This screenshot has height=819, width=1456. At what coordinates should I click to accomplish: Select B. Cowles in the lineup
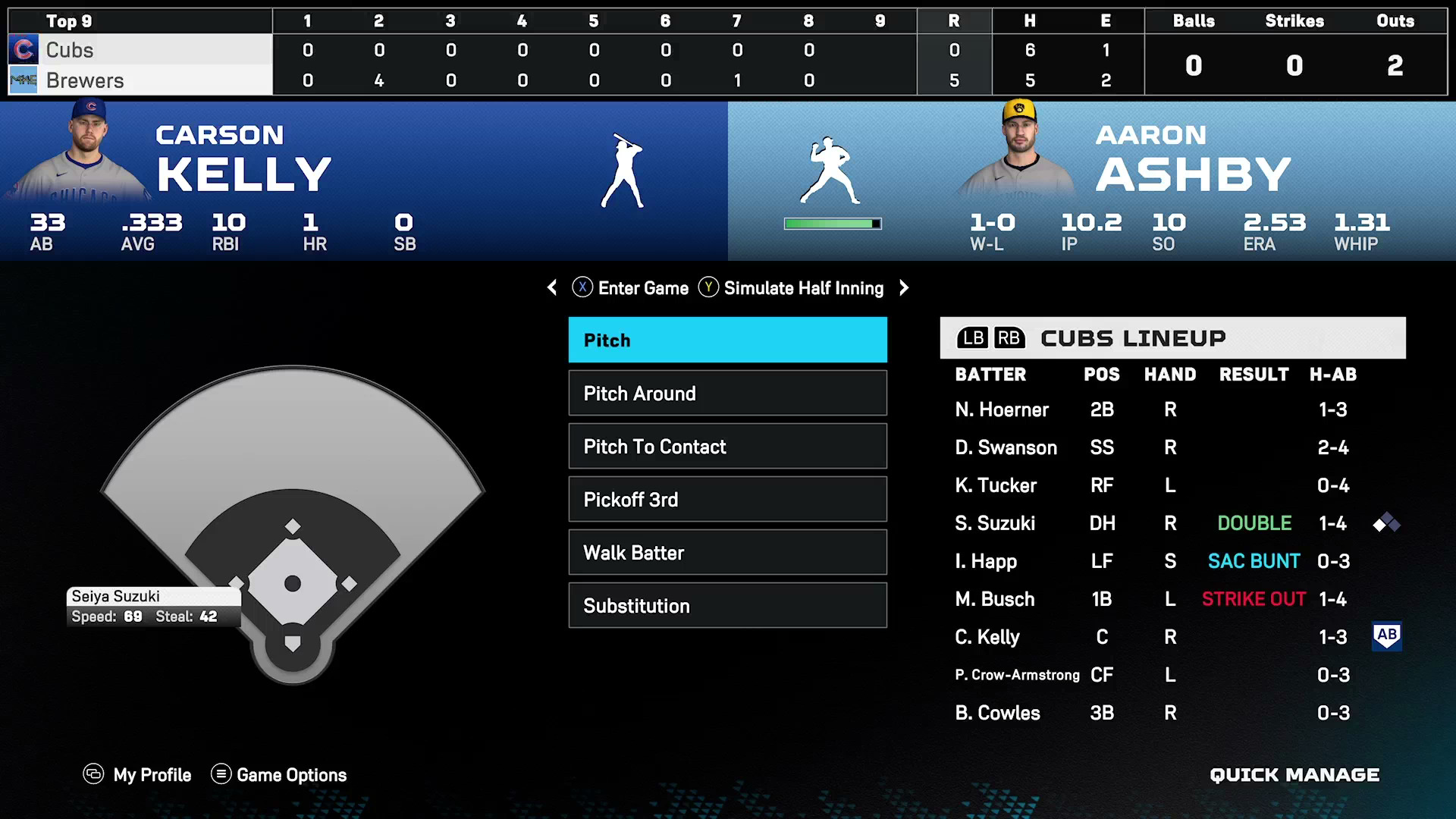[997, 714]
